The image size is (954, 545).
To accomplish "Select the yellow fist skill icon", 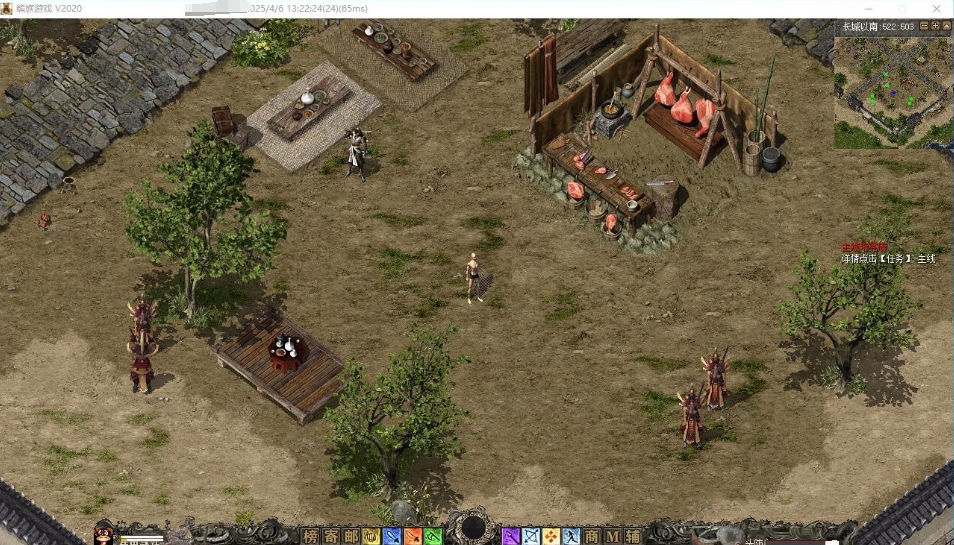I will coord(371,536).
